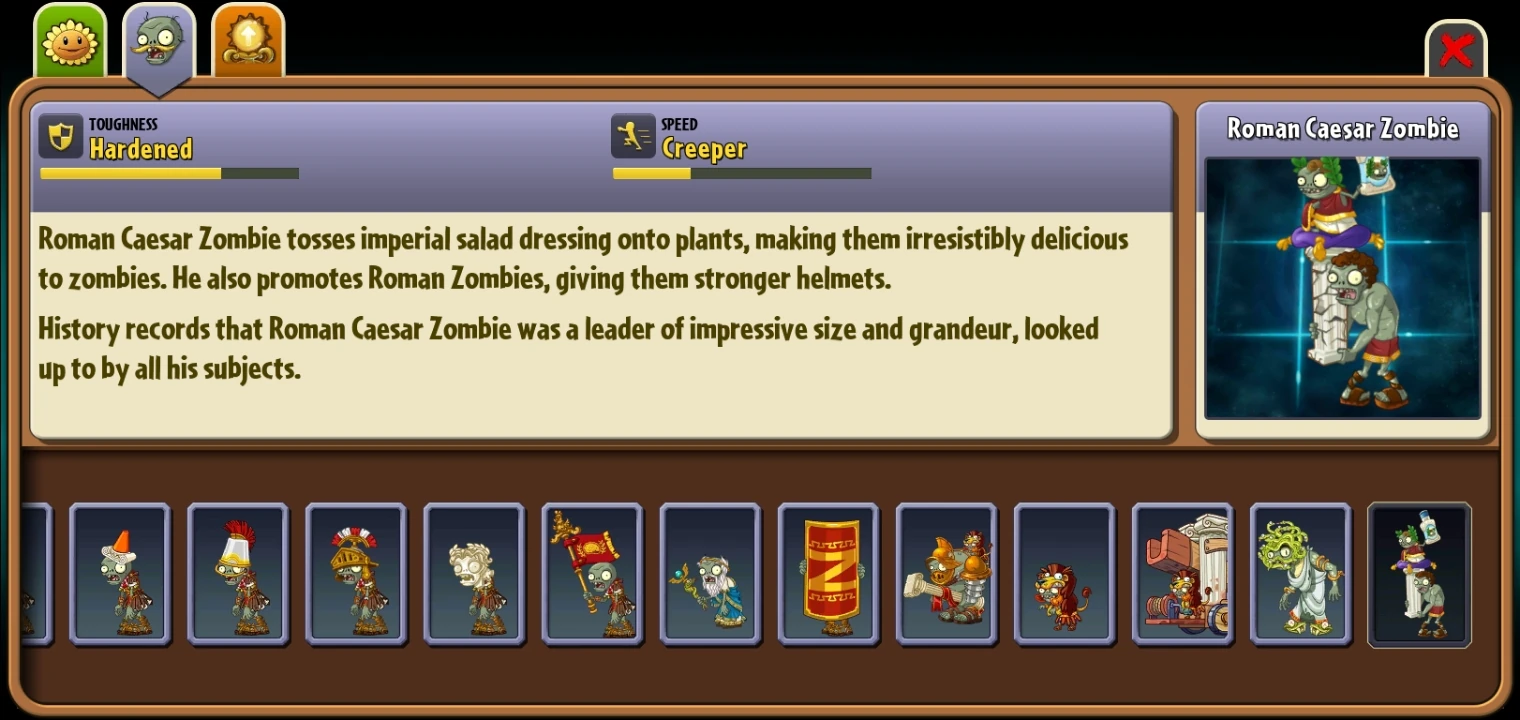
Task: Select the Conehead Roman Zombie card
Action: [120, 575]
